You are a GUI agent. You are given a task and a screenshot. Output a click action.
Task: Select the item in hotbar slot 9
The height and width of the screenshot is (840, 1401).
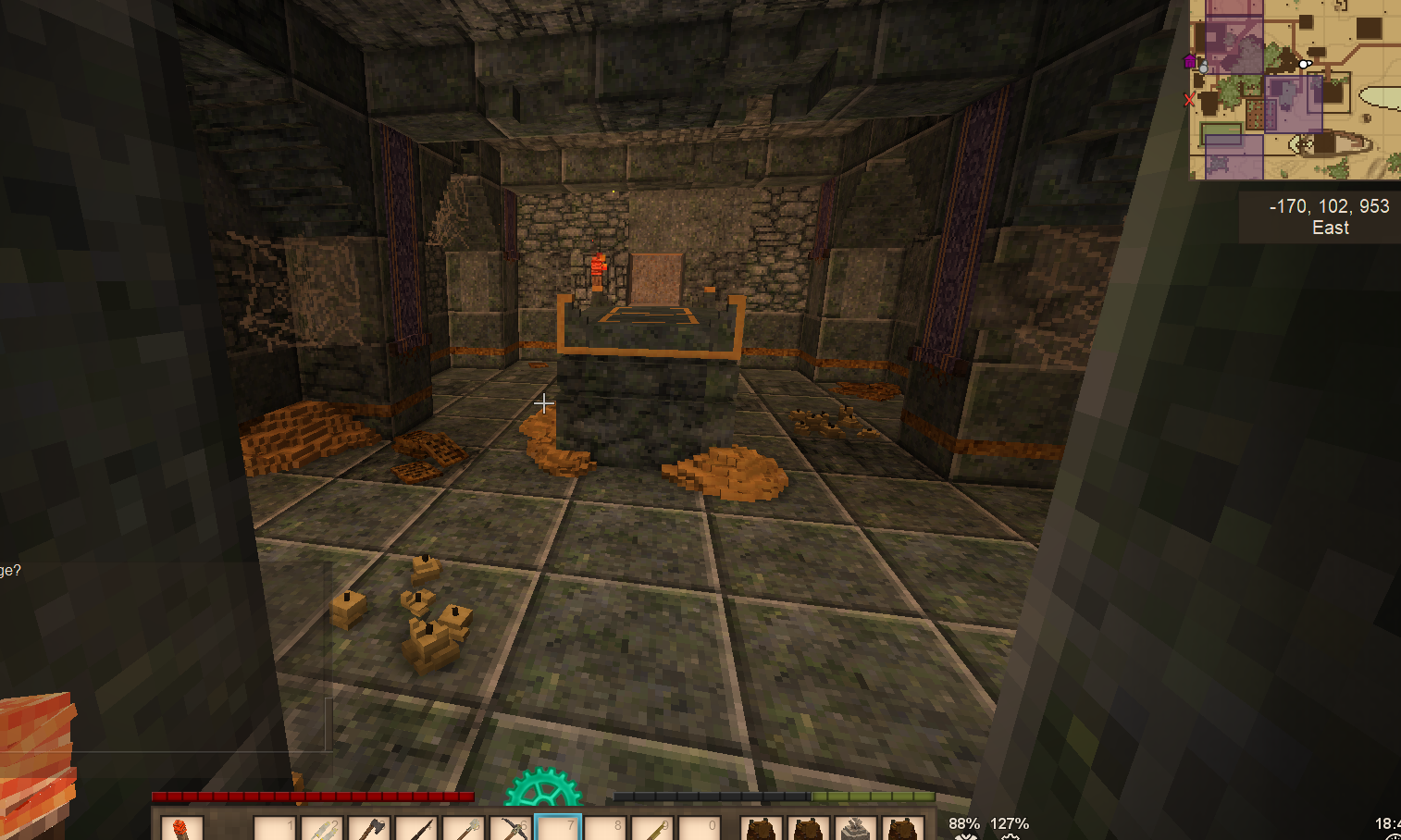[x=652, y=829]
